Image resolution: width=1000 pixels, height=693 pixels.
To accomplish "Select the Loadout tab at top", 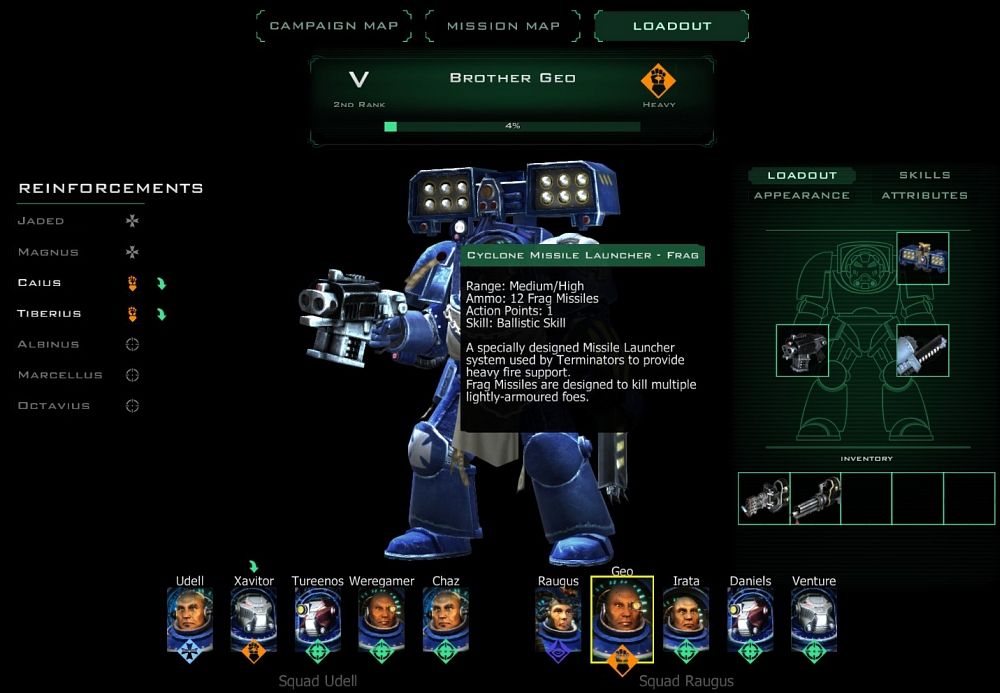I will [x=672, y=26].
